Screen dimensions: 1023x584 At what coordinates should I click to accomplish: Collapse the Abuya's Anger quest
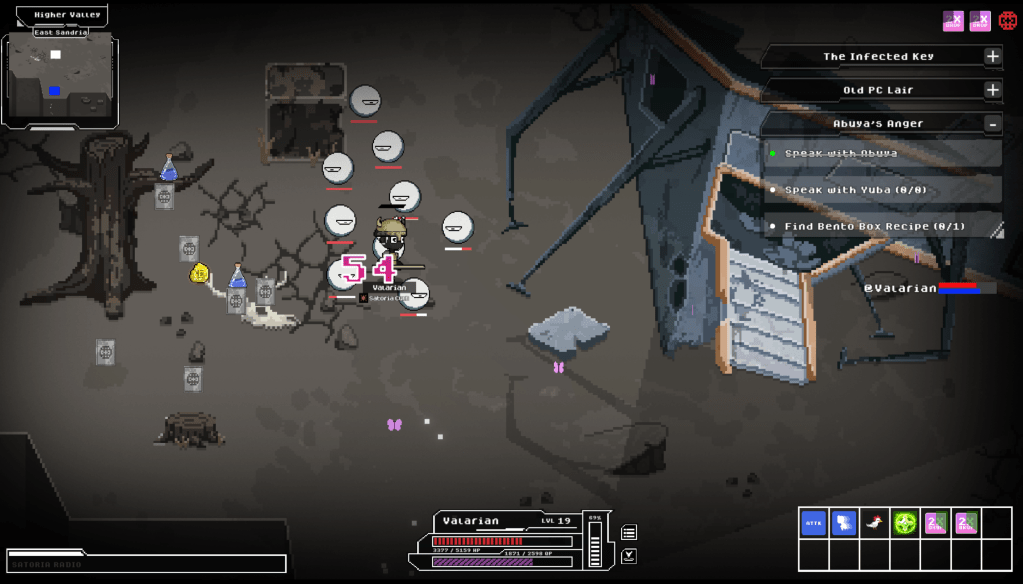point(992,124)
